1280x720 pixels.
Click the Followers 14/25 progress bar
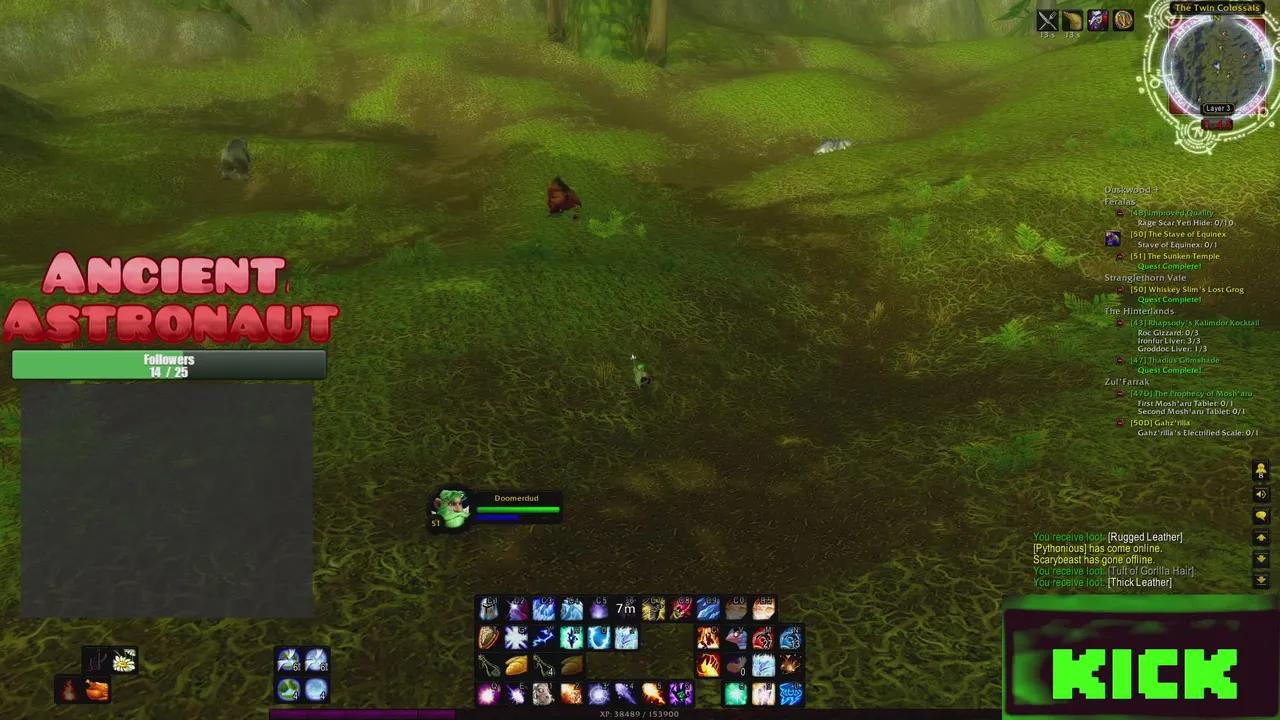[x=168, y=366]
